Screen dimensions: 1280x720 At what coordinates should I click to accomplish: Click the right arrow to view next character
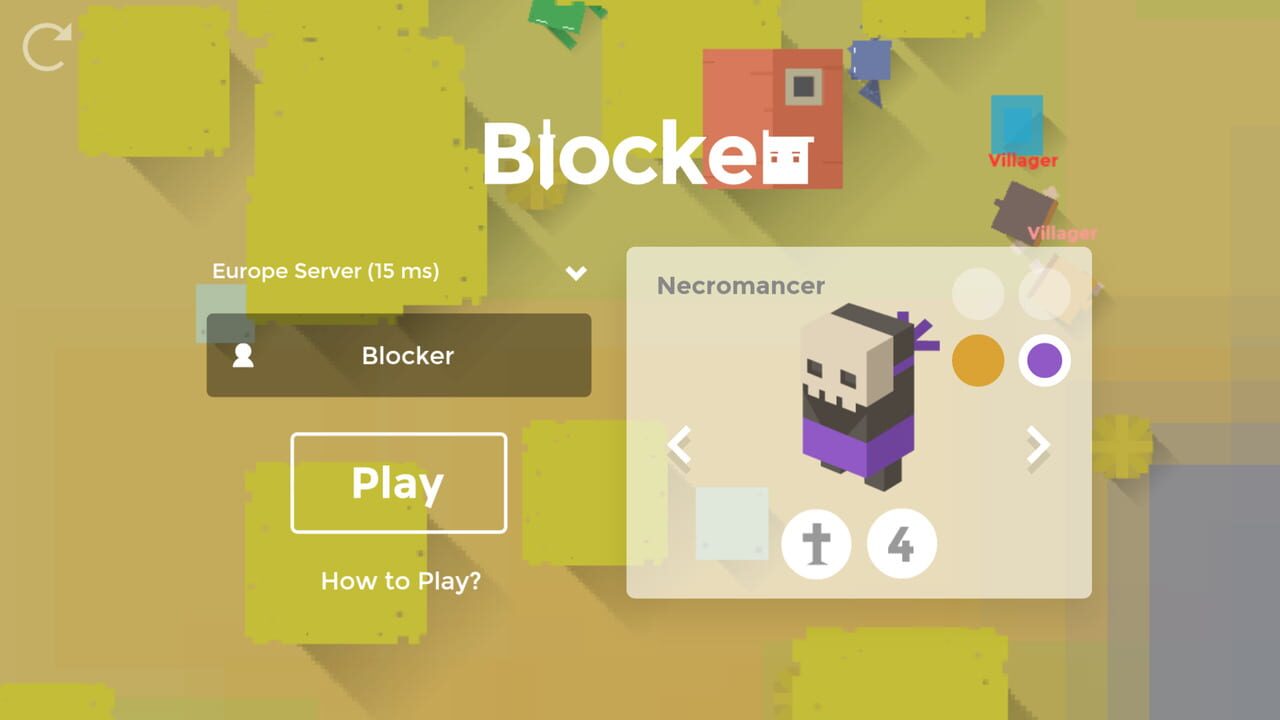1037,446
